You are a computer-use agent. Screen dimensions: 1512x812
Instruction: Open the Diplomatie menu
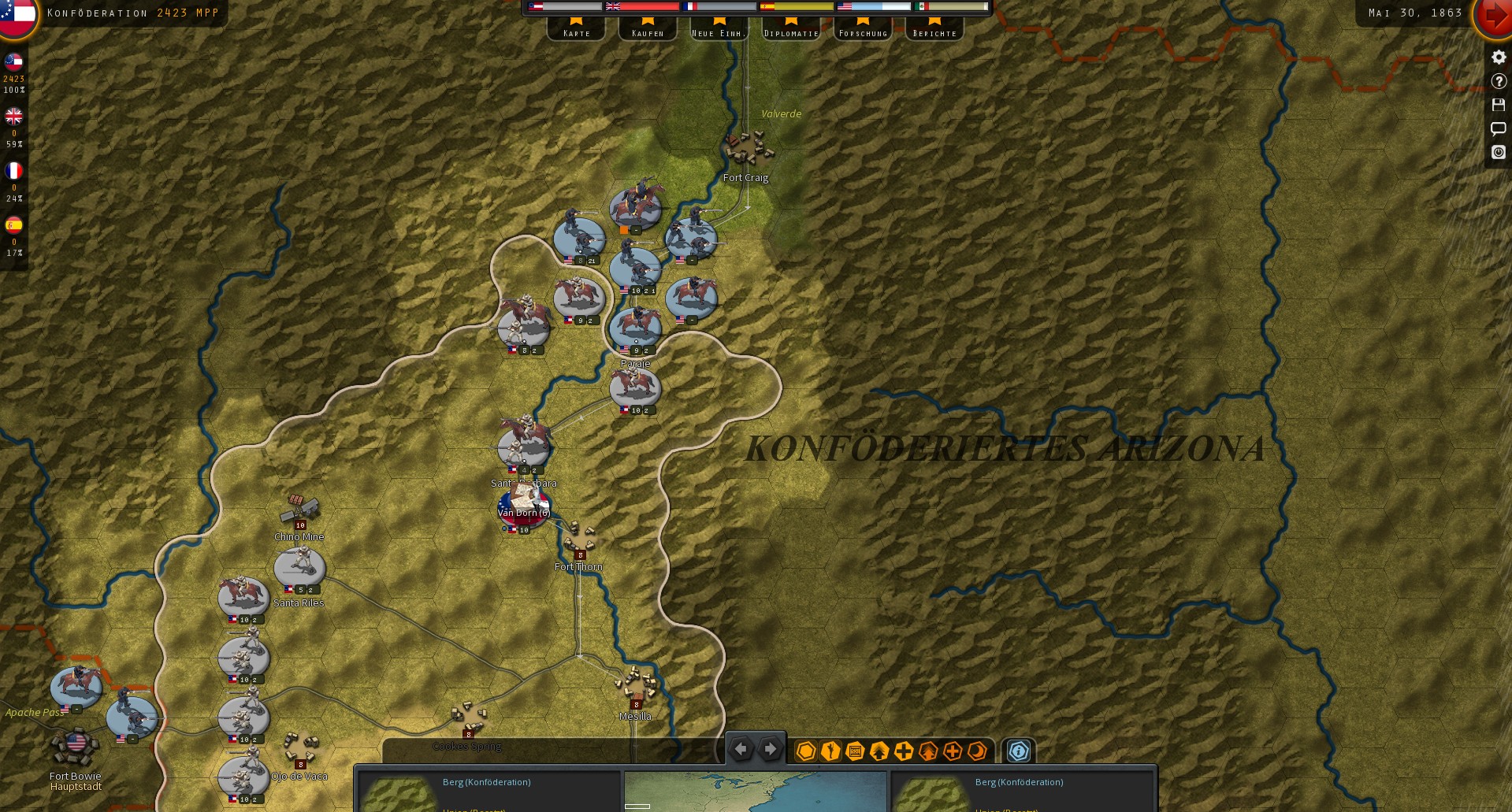[790, 32]
